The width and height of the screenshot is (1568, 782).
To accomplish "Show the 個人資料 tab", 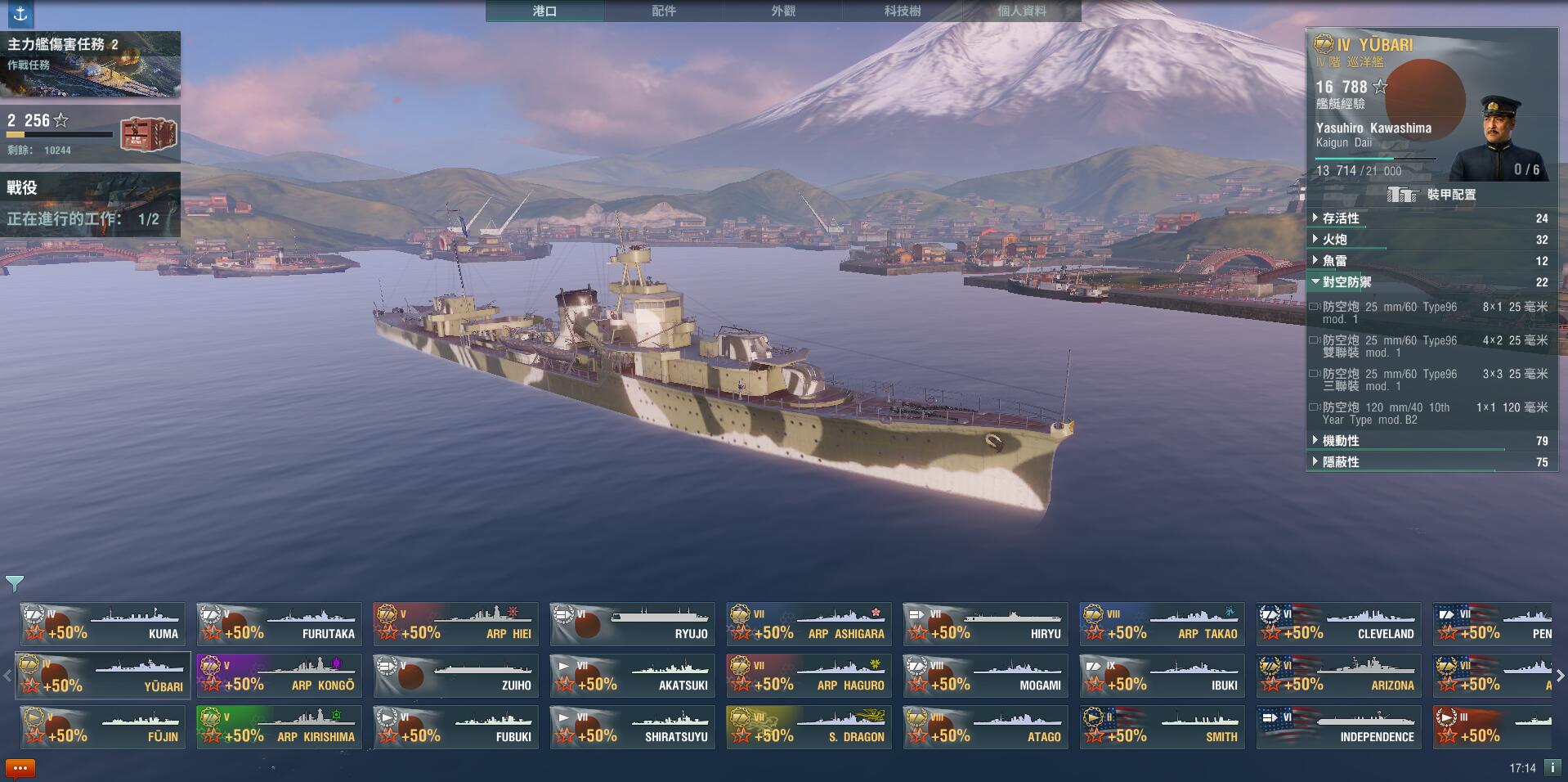I will click(x=1022, y=11).
